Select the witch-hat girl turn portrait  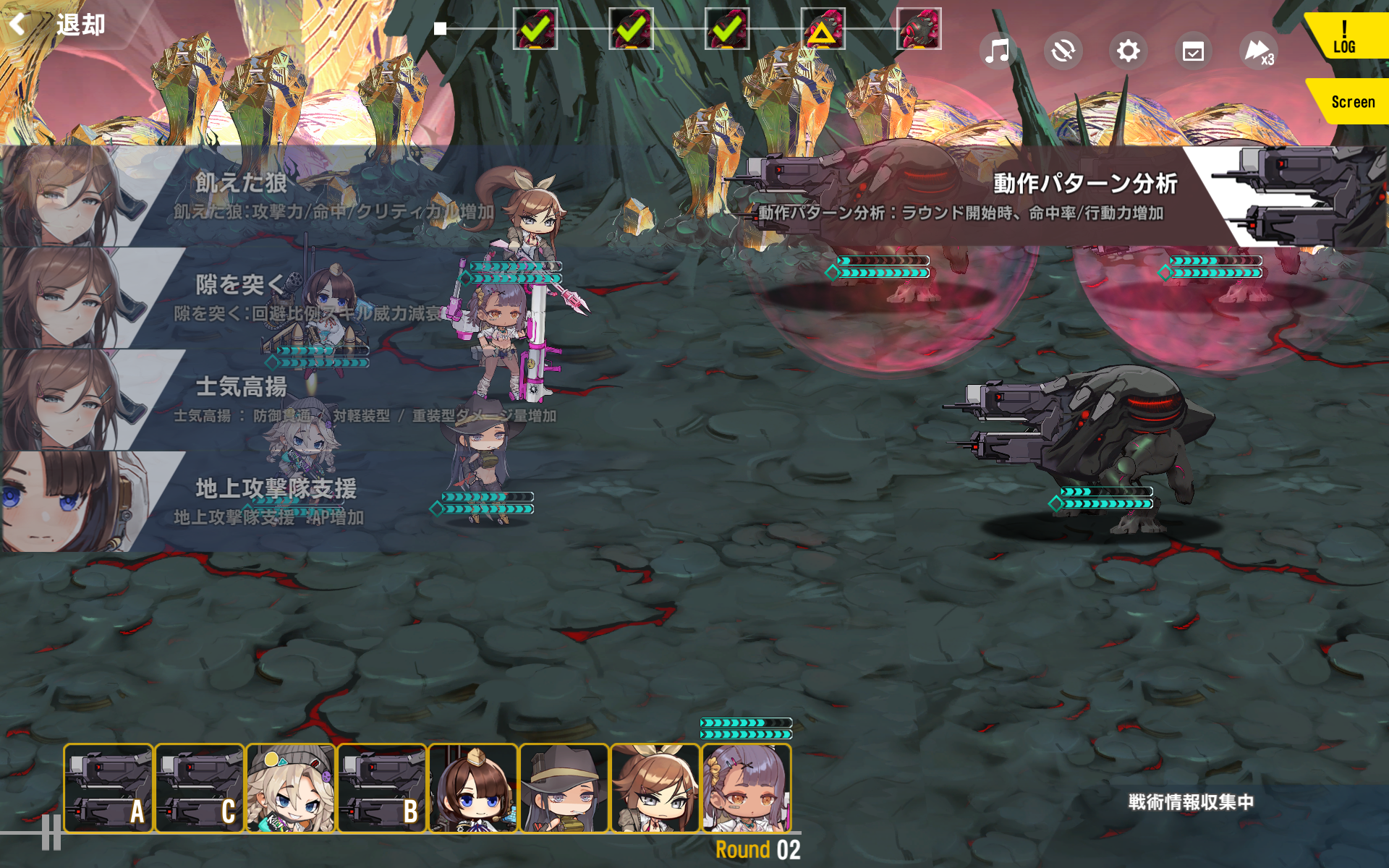pyautogui.click(x=564, y=788)
